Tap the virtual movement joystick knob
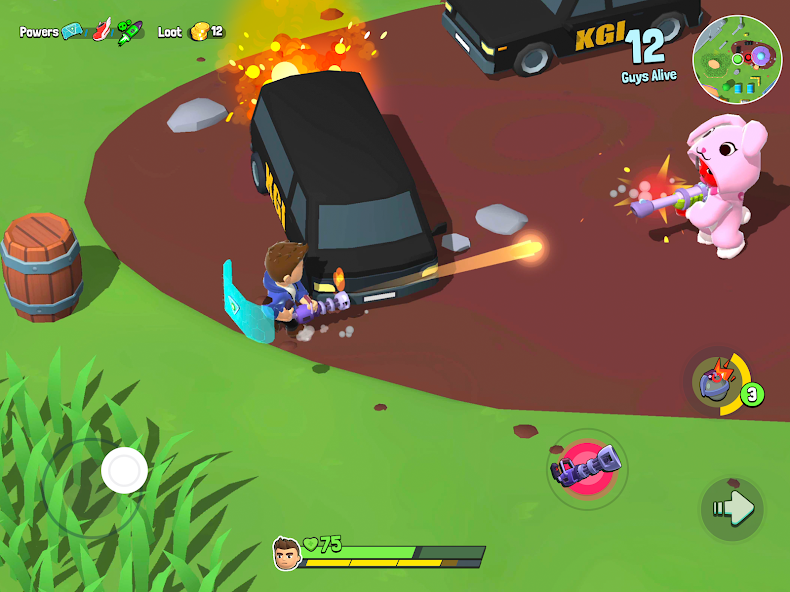The height and width of the screenshot is (592, 790). coord(125,468)
